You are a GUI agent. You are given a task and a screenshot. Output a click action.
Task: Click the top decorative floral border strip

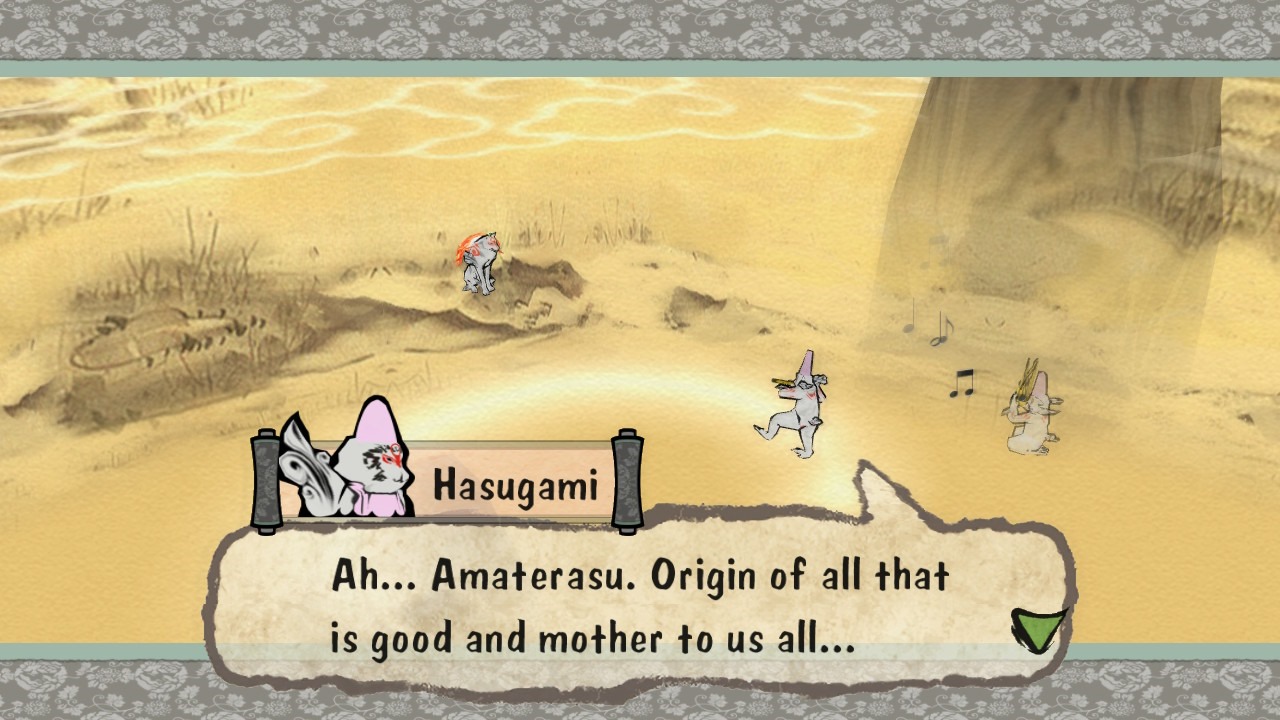point(640,30)
